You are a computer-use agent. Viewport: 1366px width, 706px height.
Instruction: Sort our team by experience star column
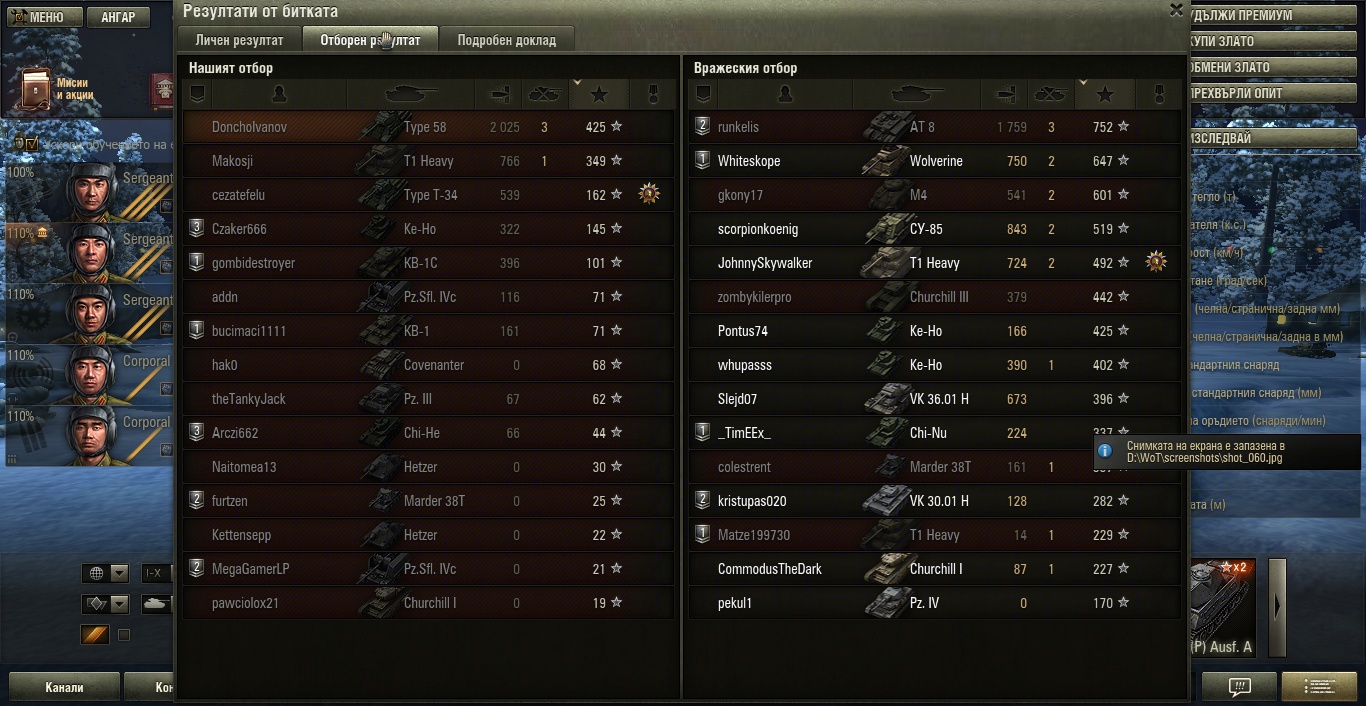(599, 94)
